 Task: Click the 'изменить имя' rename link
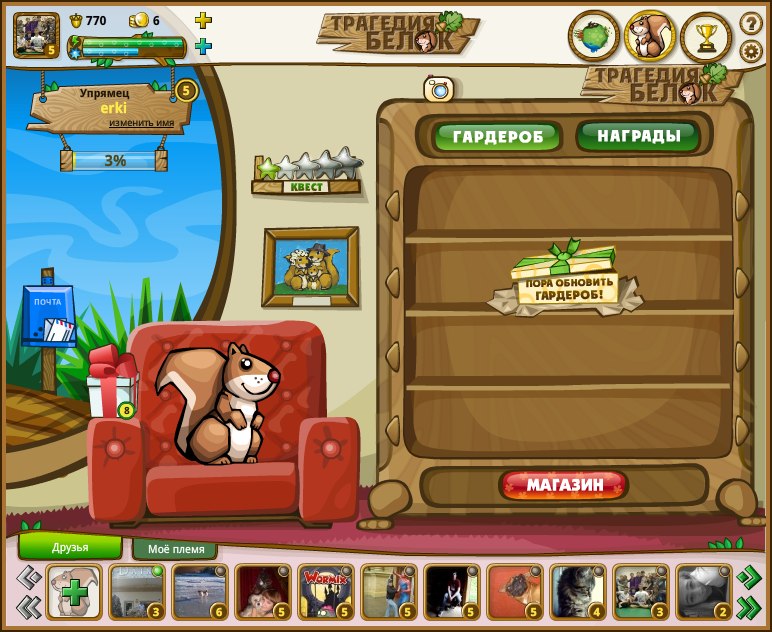point(141,123)
